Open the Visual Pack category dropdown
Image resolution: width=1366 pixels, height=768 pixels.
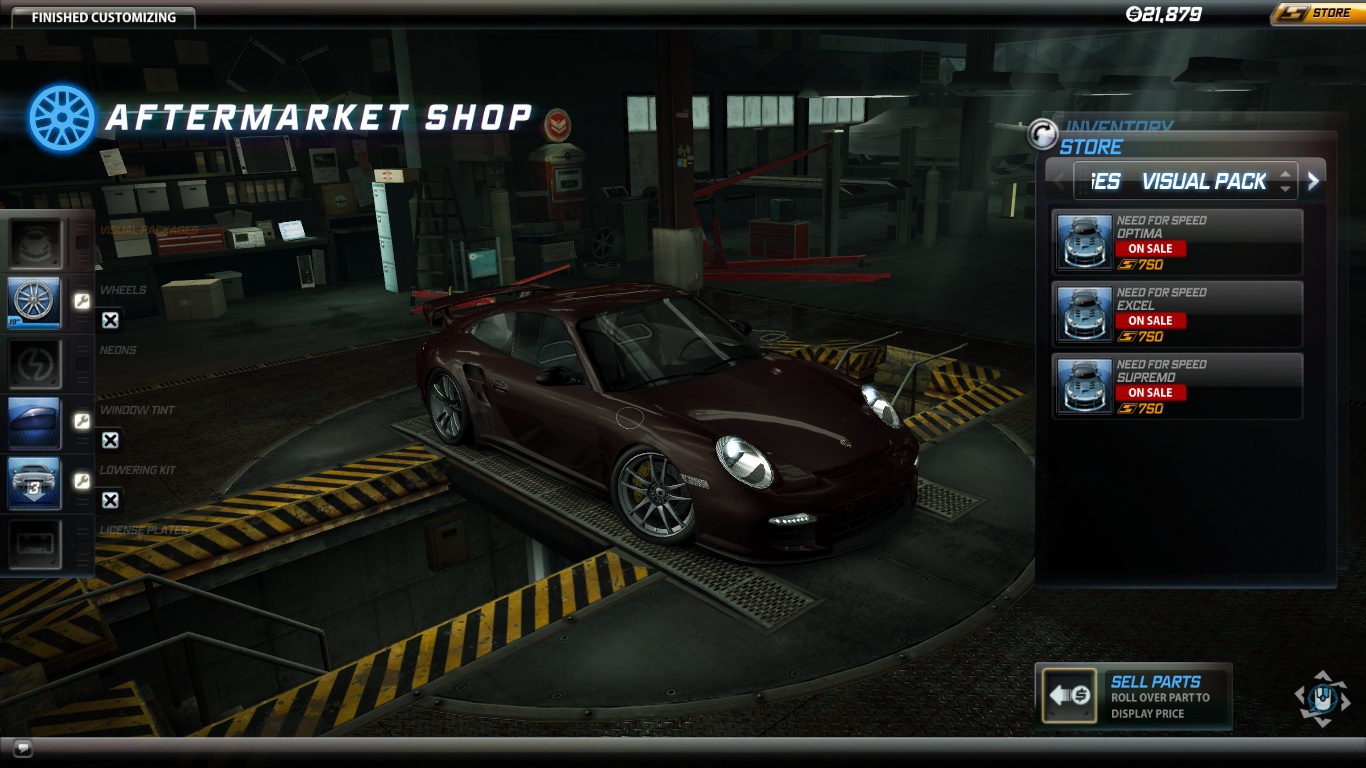1285,181
